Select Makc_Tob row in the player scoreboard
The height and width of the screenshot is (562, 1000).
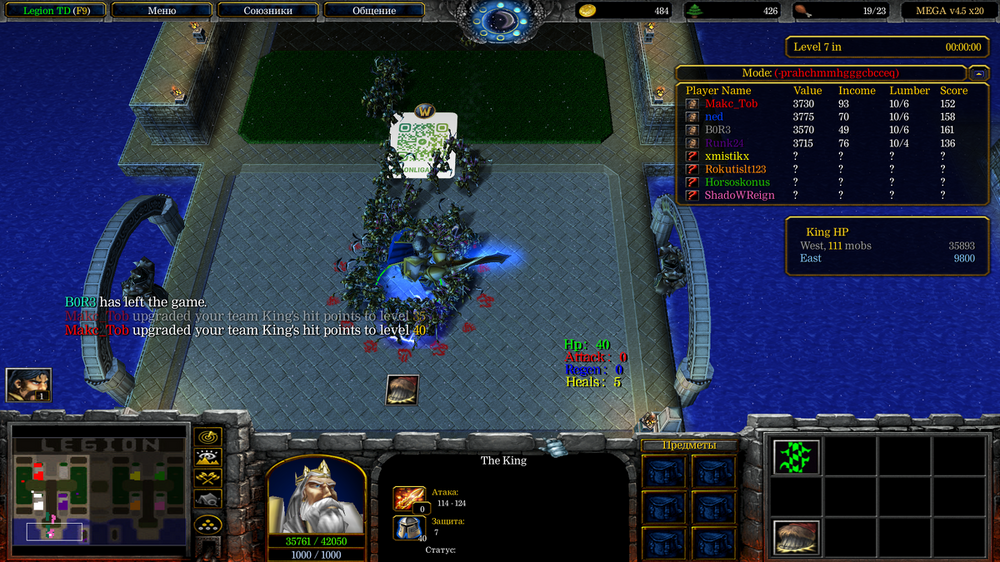click(x=731, y=104)
